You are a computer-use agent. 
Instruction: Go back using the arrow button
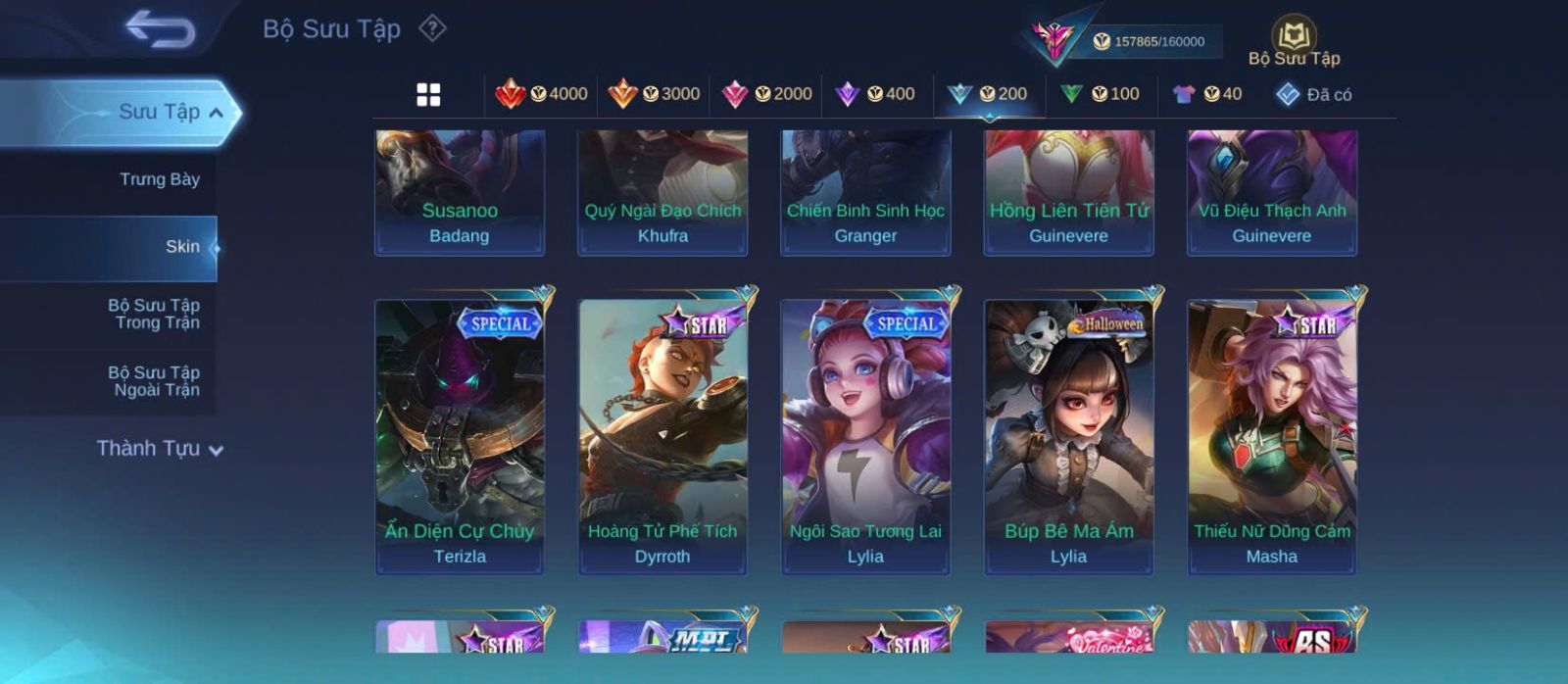pos(161,29)
